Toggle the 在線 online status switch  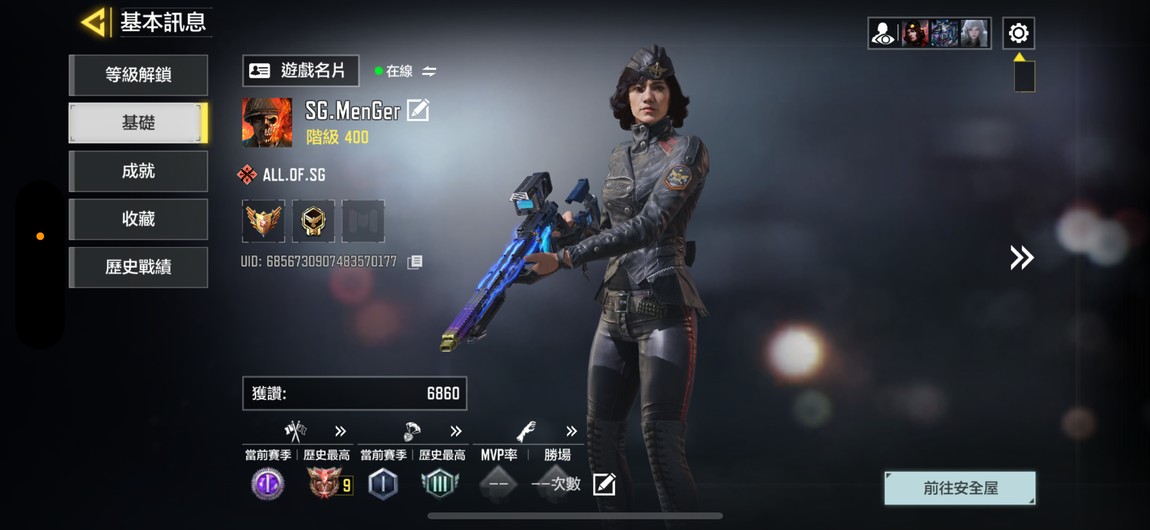pyautogui.click(x=429, y=71)
